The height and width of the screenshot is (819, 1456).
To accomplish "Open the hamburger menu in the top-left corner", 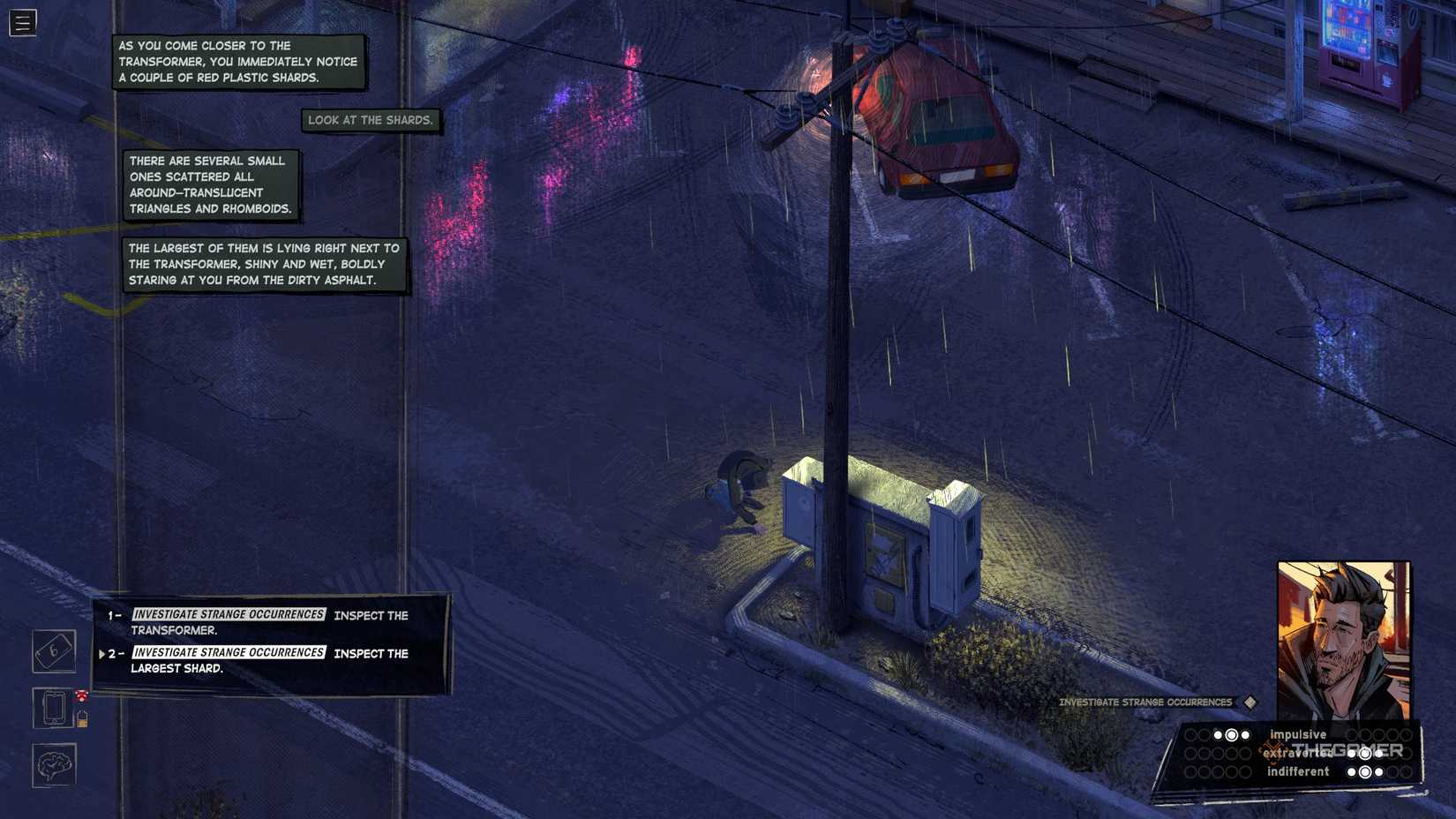I will tap(22, 23).
